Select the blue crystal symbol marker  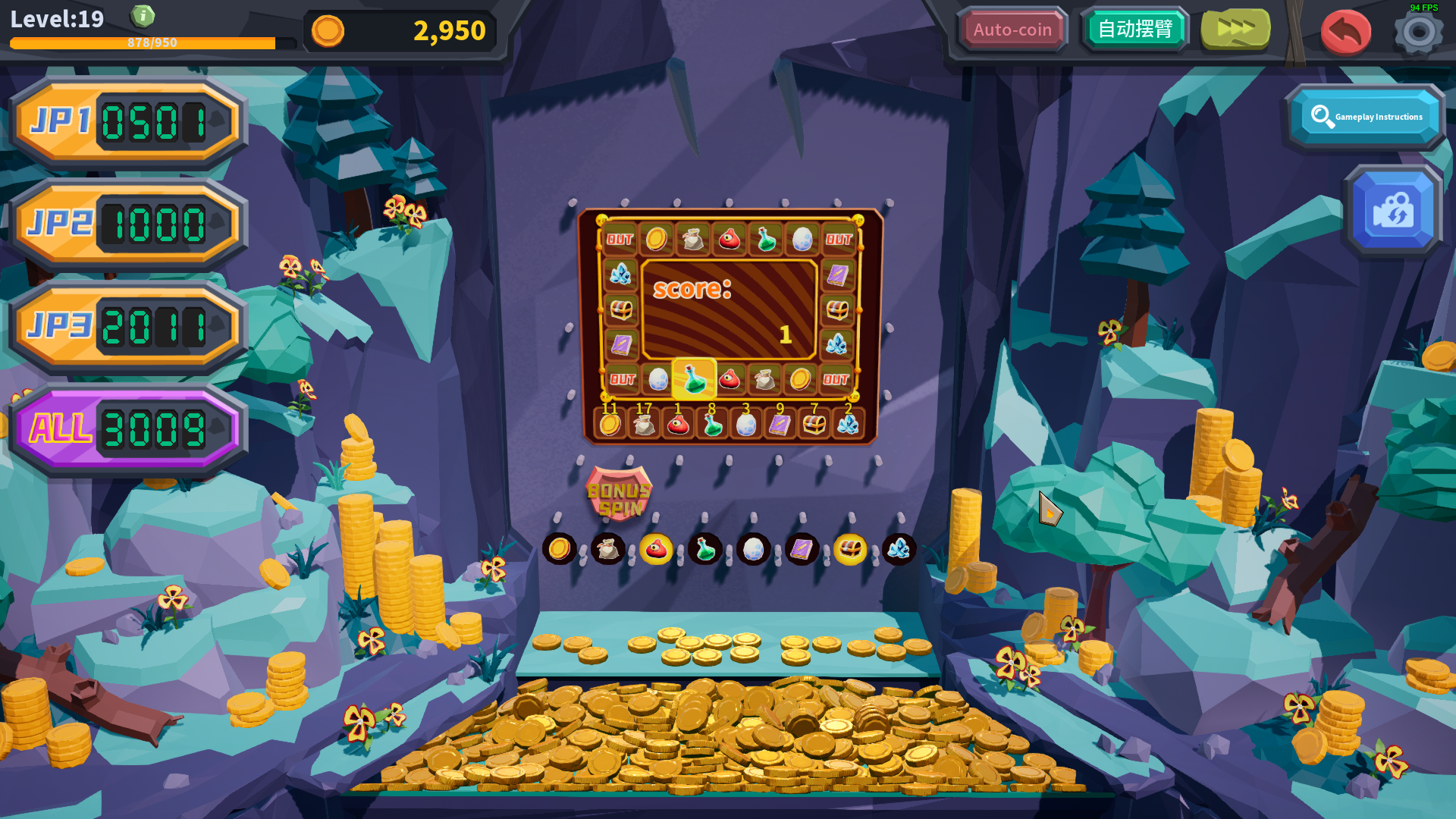pos(899,548)
